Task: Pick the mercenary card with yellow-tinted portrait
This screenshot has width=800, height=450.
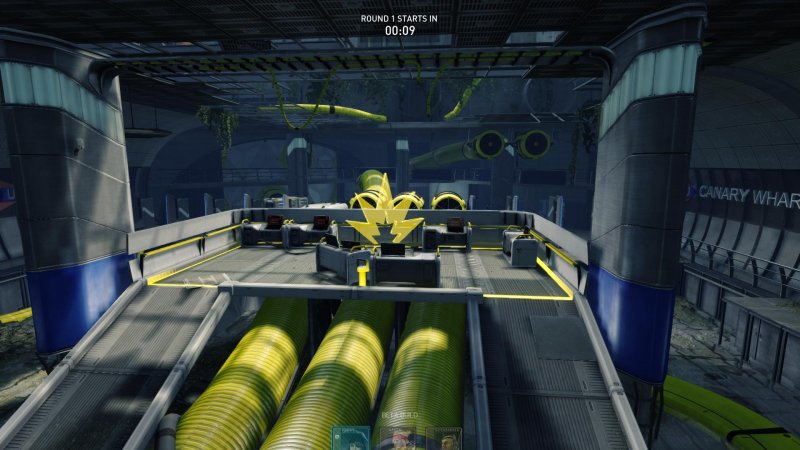Action: click(x=443, y=439)
